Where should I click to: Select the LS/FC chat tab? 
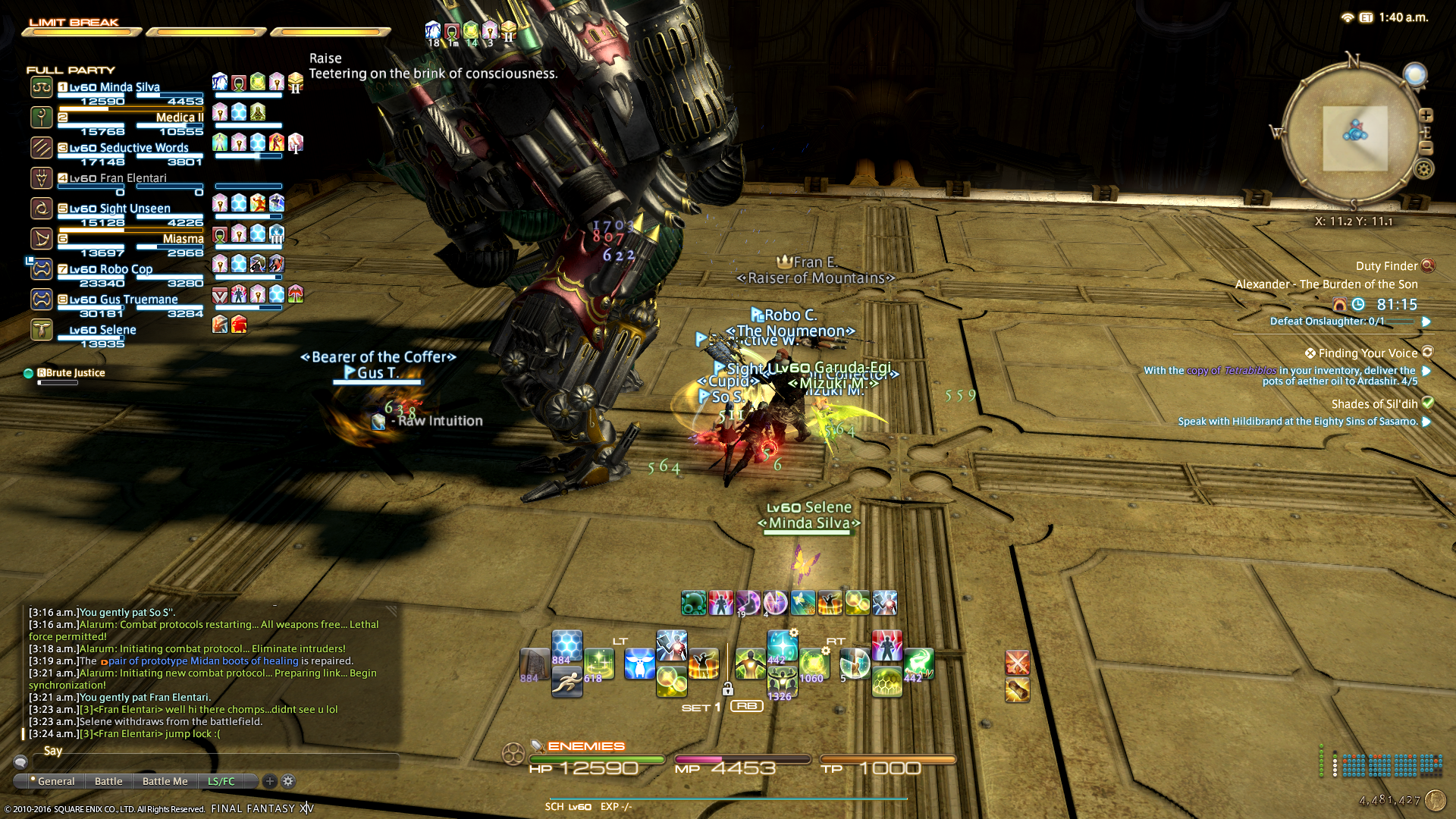click(221, 781)
